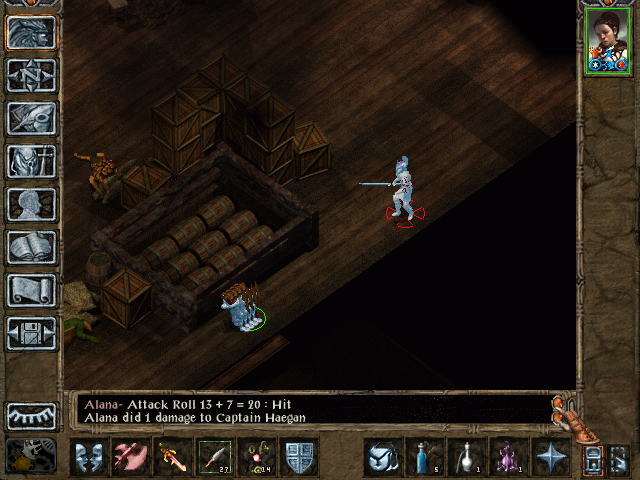Screen dimensions: 640x480
Task: Open the area map with compass button
Action: pyautogui.click(x=31, y=75)
